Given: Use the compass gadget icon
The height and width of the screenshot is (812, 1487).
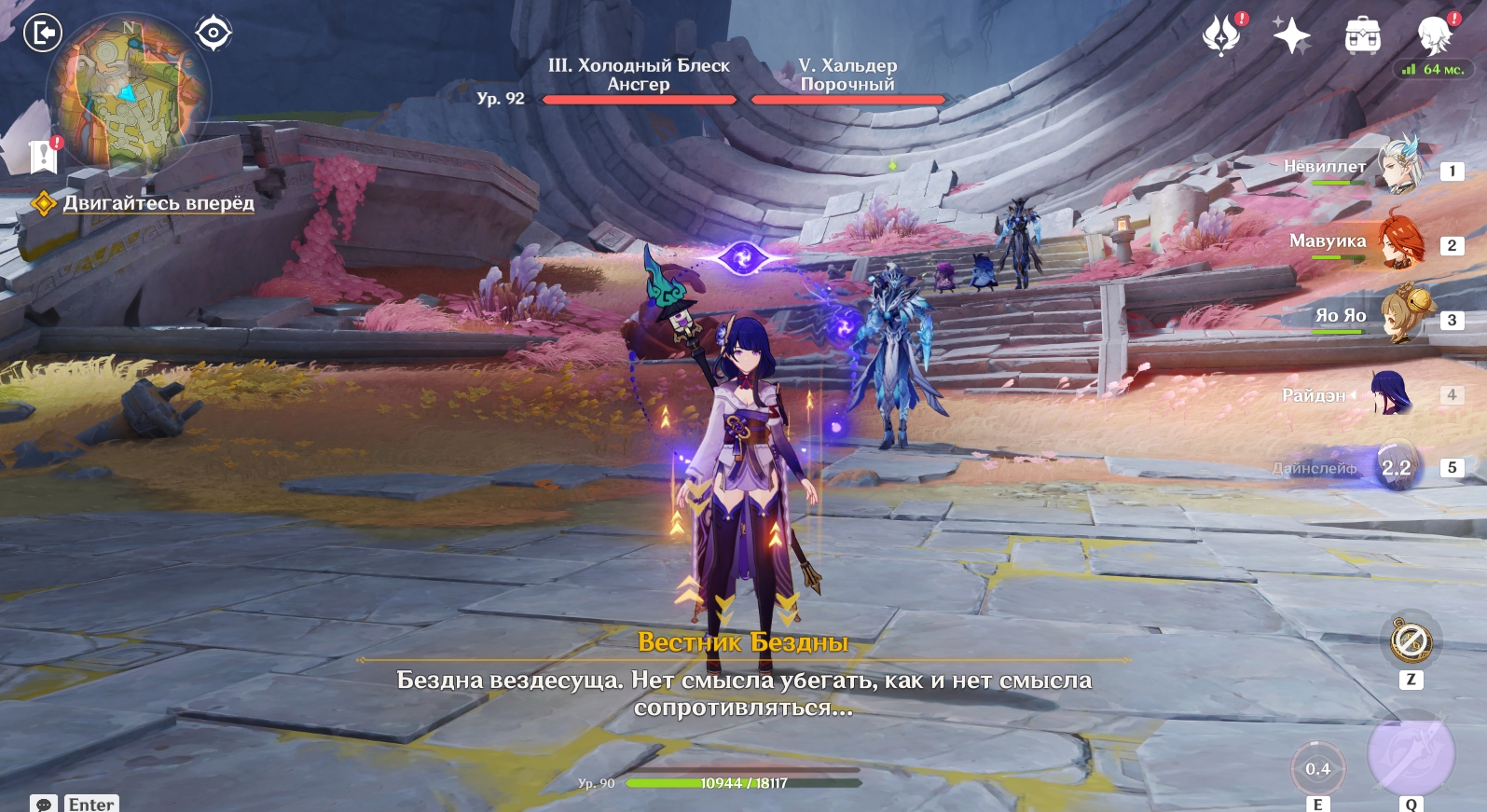Looking at the screenshot, I should pyautogui.click(x=1411, y=641).
